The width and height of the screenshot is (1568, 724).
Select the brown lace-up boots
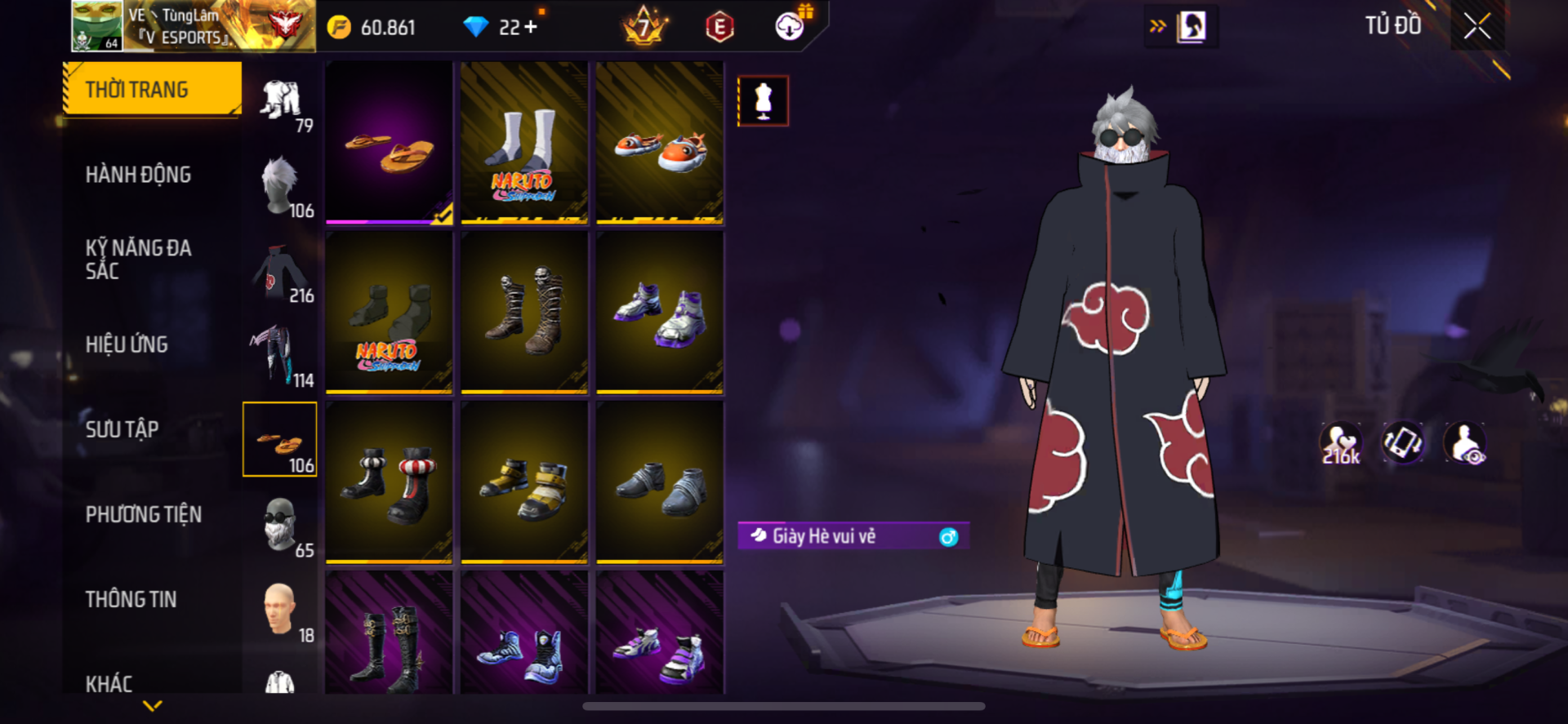click(524, 313)
